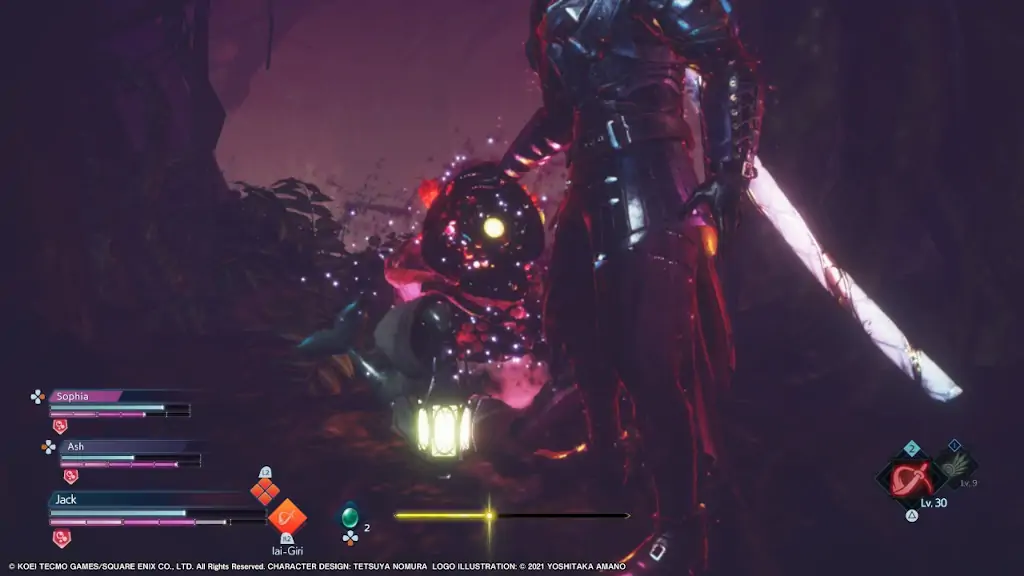This screenshot has height=576, width=1024.
Task: Click the red status shield under Ash
Action: click(70, 476)
